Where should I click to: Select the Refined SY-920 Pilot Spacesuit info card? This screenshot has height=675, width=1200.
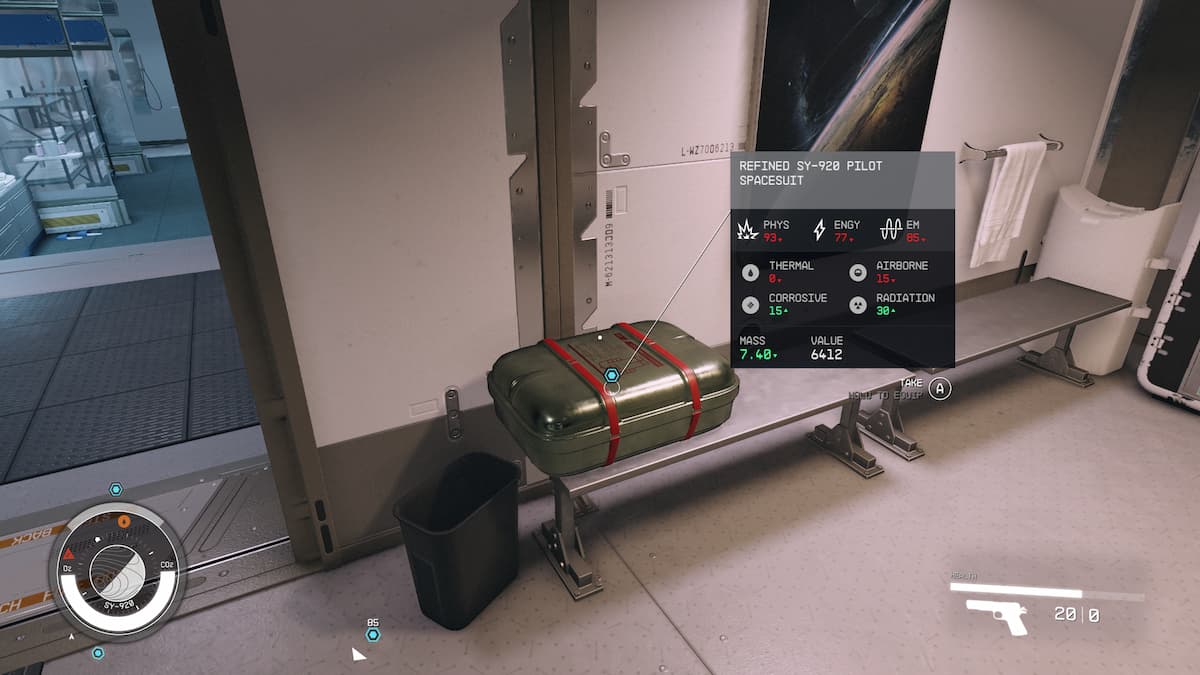click(842, 260)
